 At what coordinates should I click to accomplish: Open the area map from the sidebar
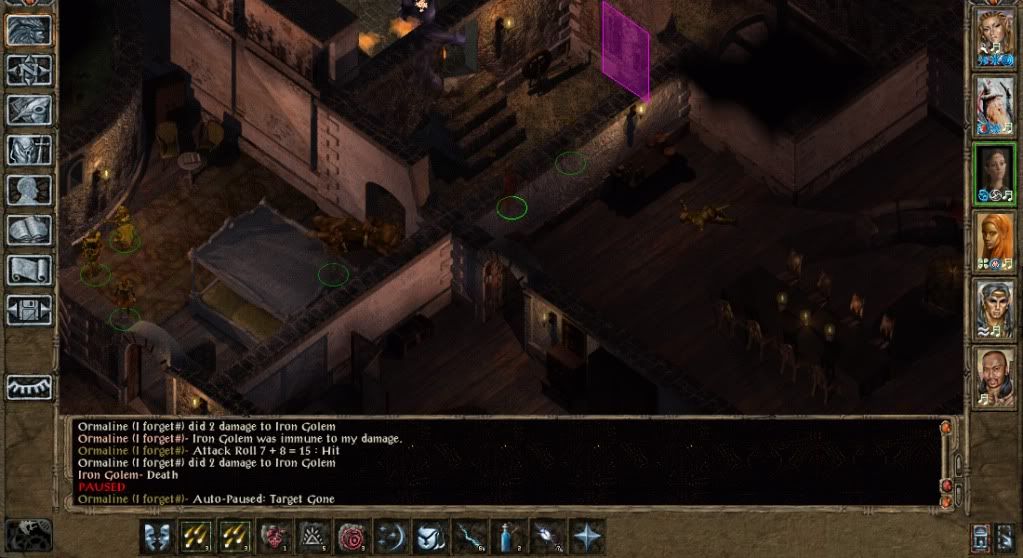click(x=29, y=70)
